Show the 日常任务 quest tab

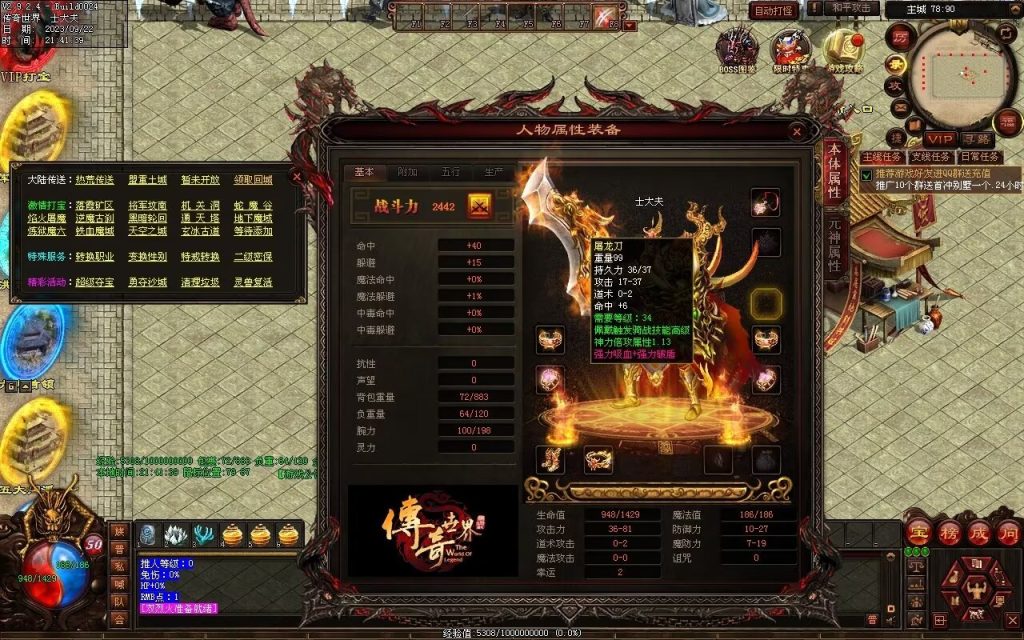click(980, 157)
